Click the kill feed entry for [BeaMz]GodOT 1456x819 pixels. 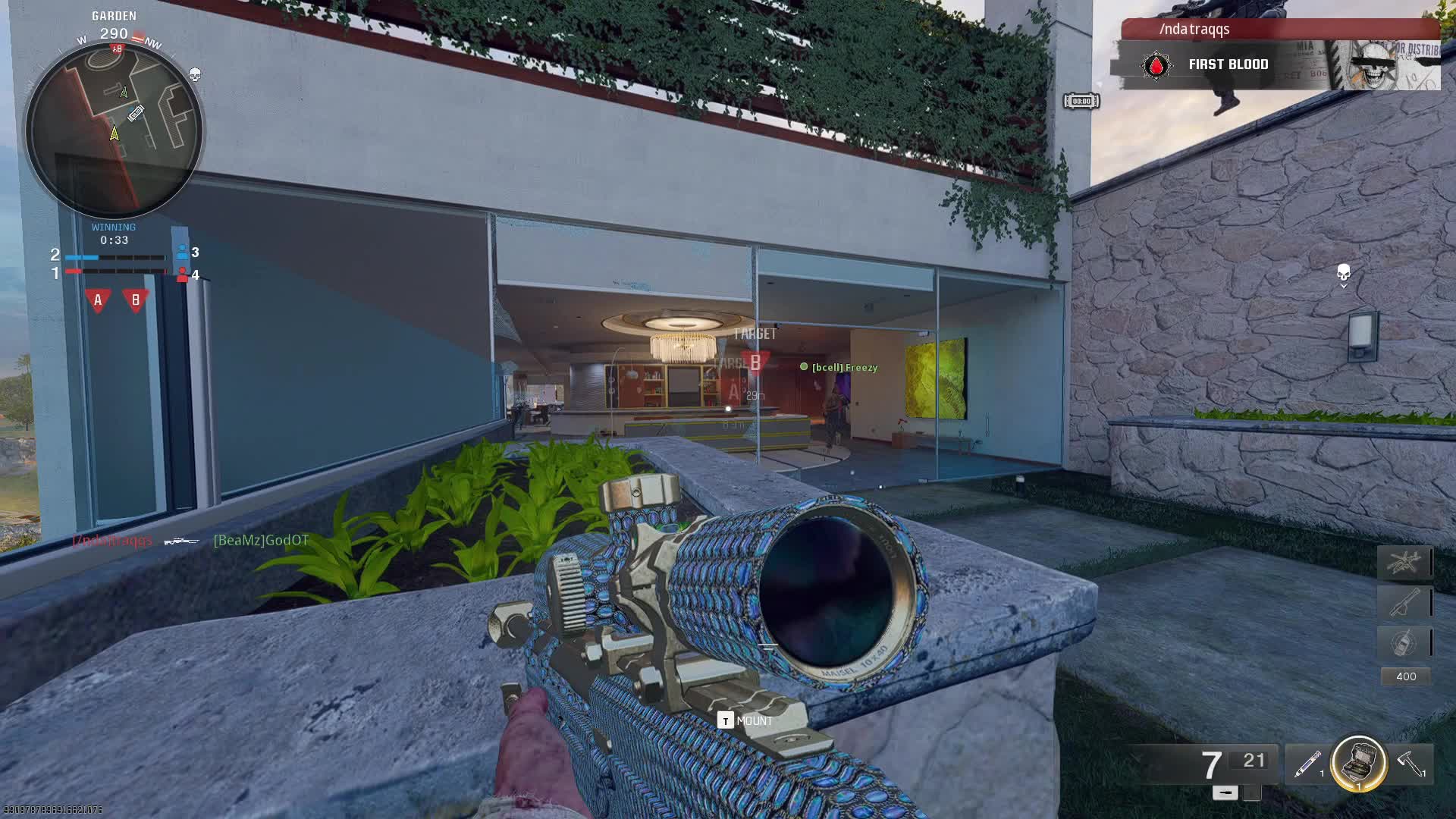[261, 541]
